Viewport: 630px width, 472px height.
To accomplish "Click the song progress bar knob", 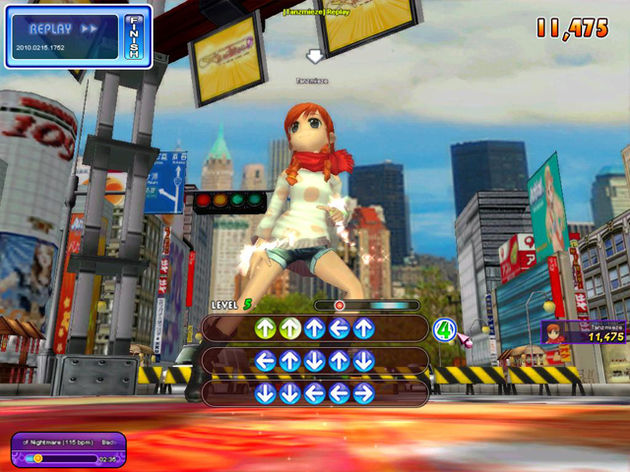I will 39,458.
